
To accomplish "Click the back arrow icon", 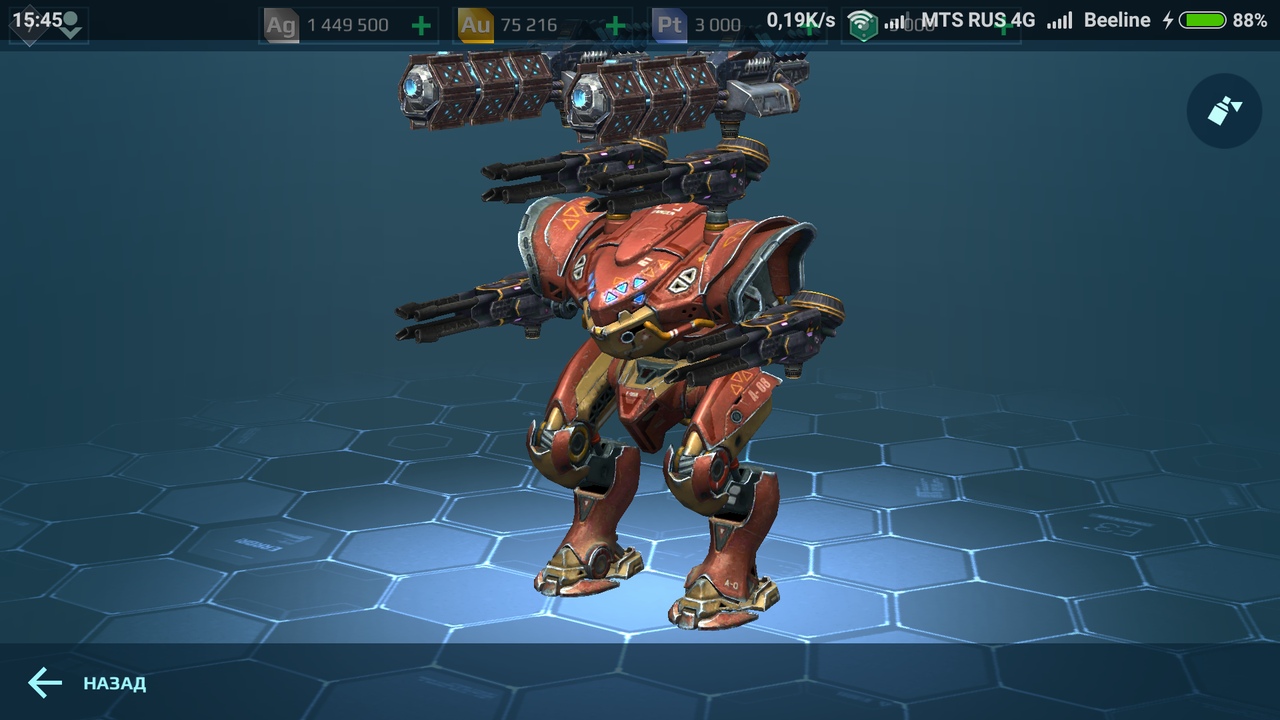I will tap(44, 683).
